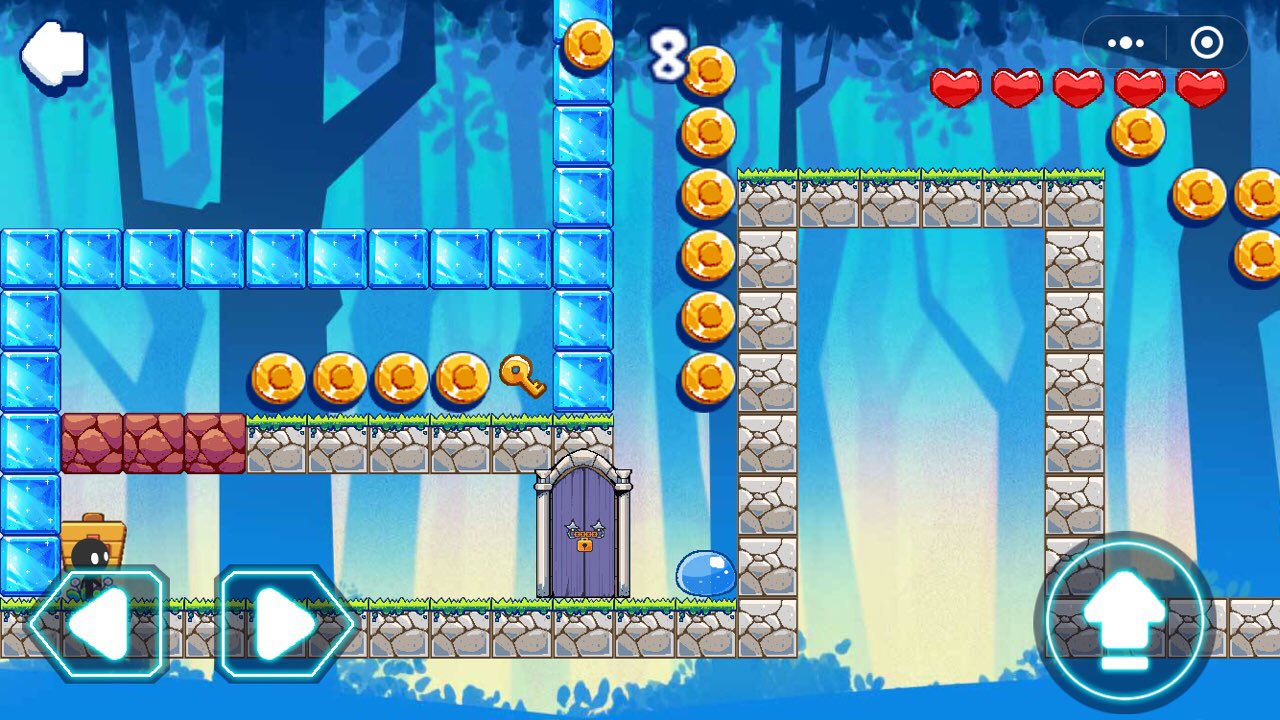Close the mini program with the circle button
The width and height of the screenshot is (1280, 720).
click(1207, 43)
